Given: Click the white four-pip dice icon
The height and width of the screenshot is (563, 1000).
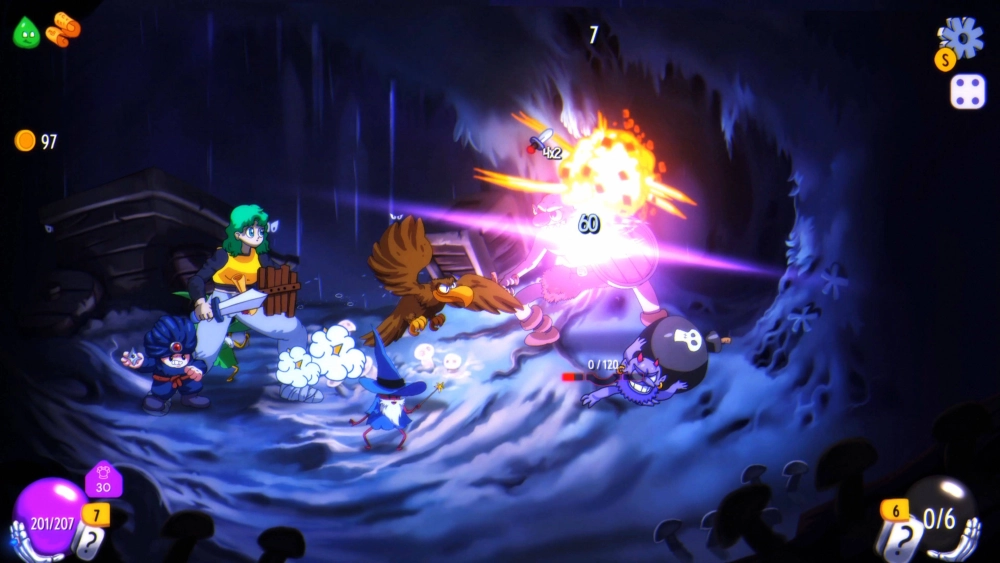Looking at the screenshot, I should tap(967, 92).
